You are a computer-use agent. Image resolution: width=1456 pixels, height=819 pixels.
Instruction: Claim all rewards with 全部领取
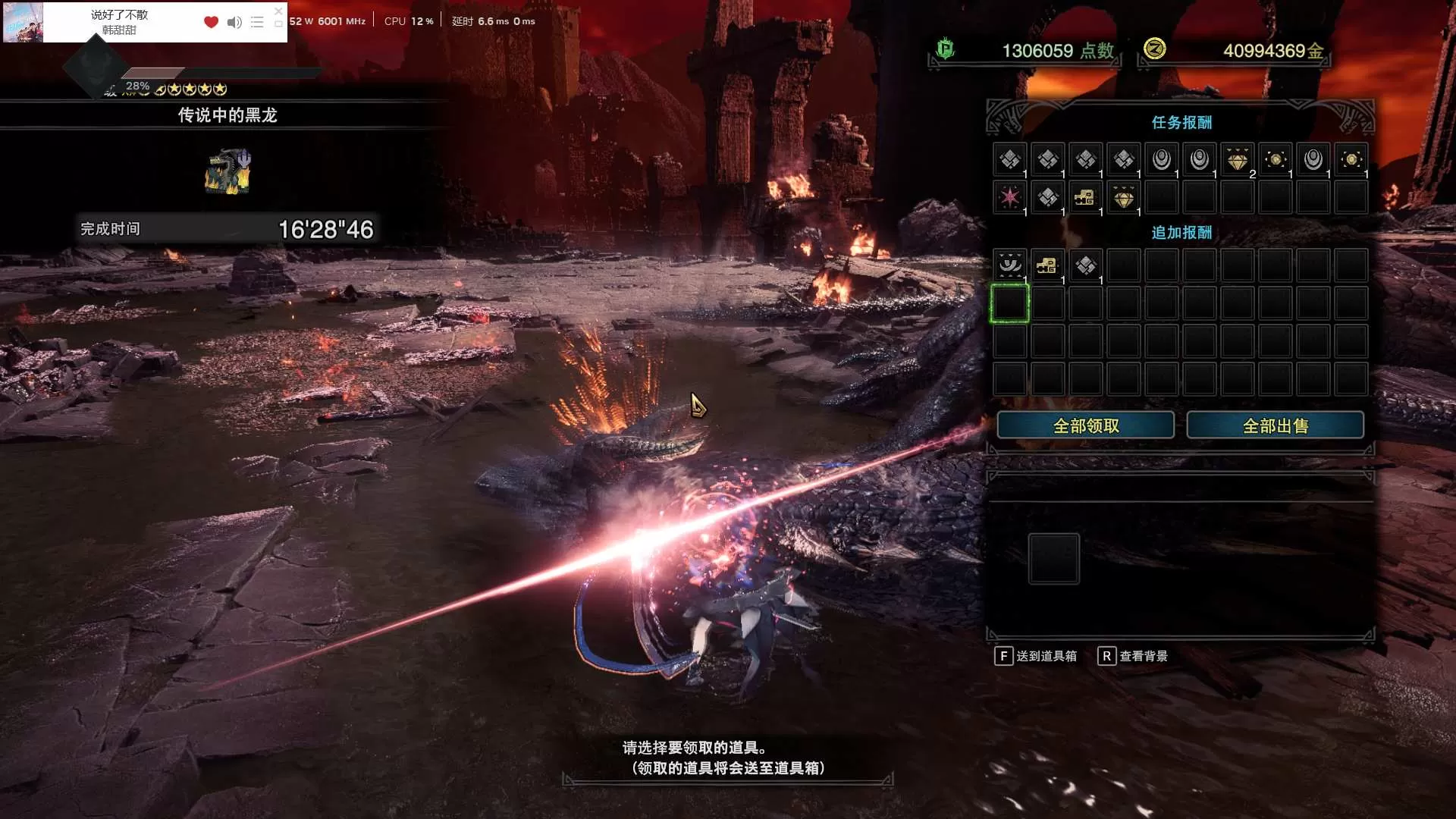click(x=1085, y=425)
